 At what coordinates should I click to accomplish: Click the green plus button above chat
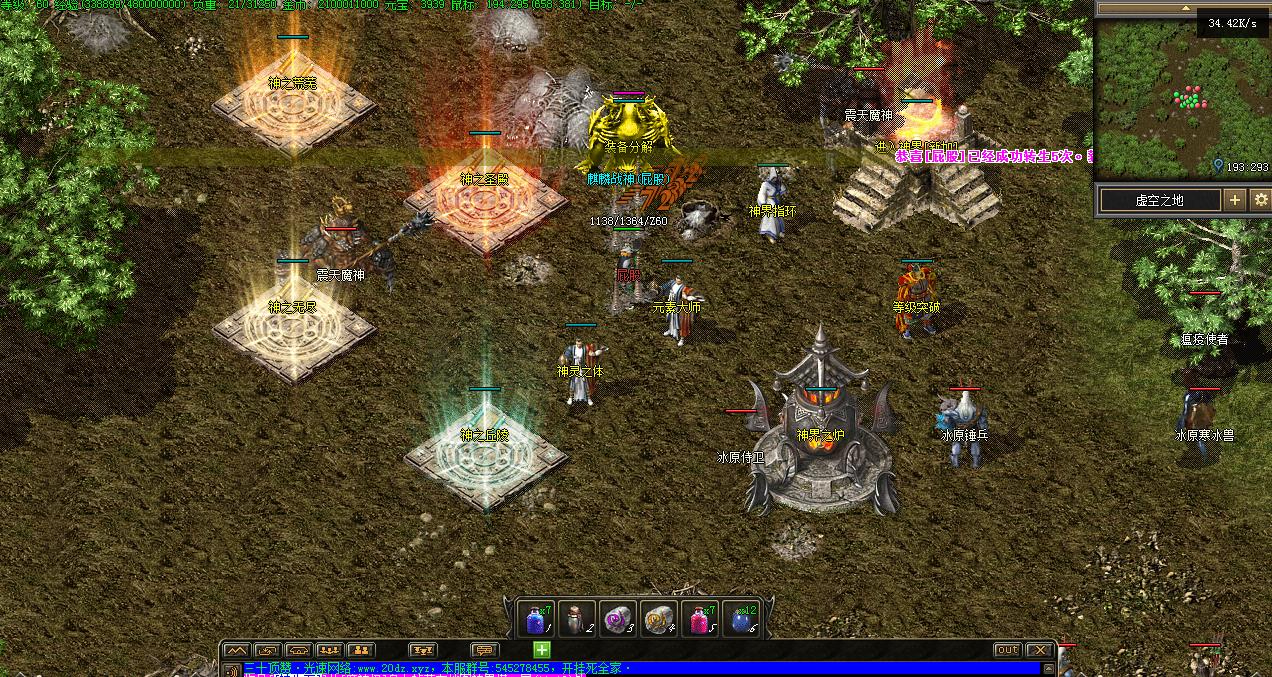point(541,650)
